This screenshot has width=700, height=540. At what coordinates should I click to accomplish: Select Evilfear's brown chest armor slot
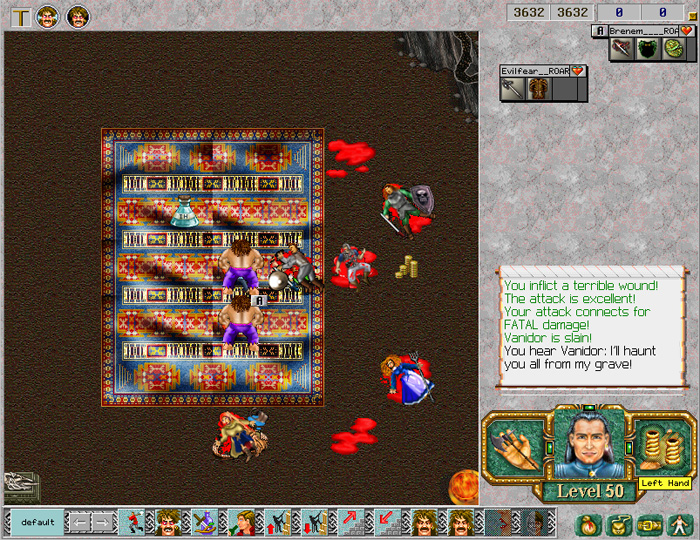point(539,89)
